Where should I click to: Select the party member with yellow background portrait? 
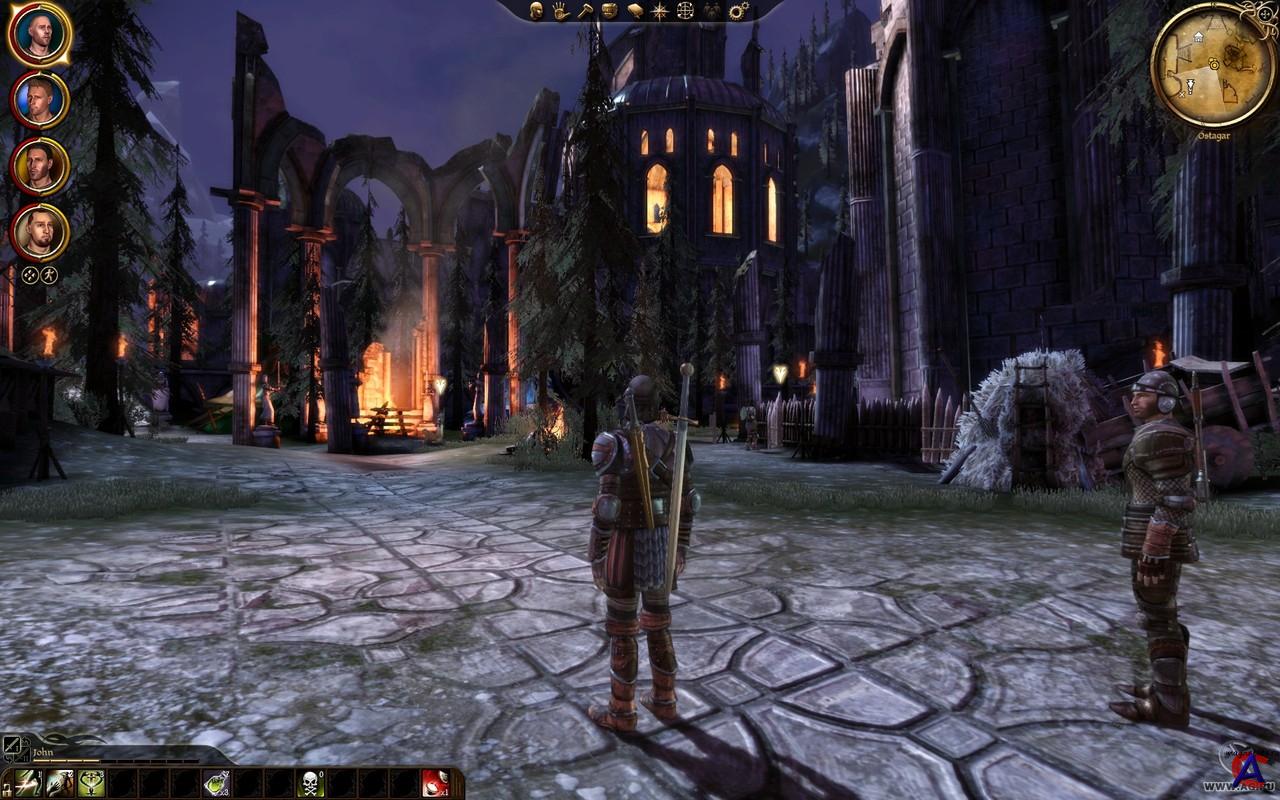[x=40, y=166]
